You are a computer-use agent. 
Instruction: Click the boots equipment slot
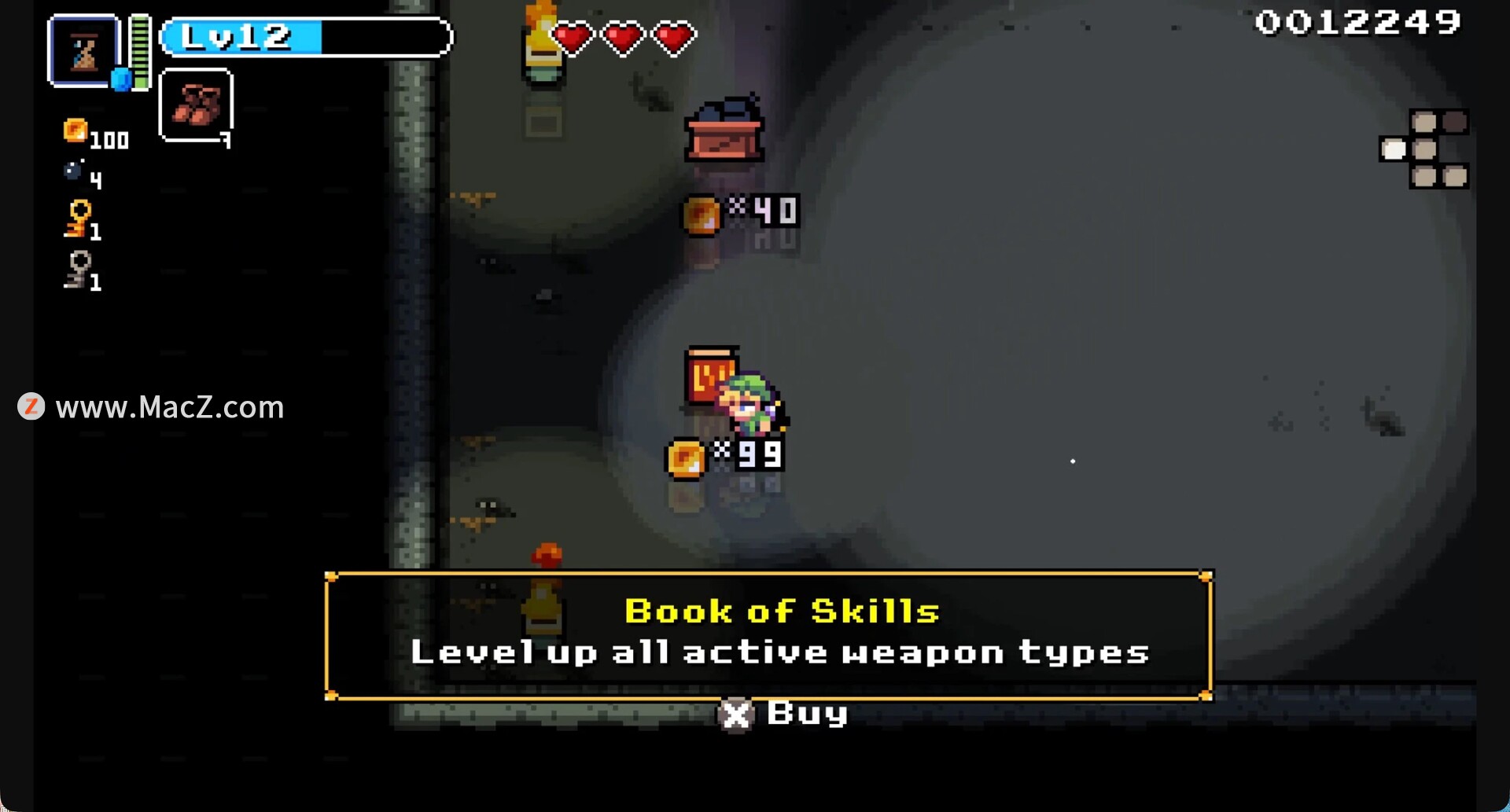[x=196, y=105]
